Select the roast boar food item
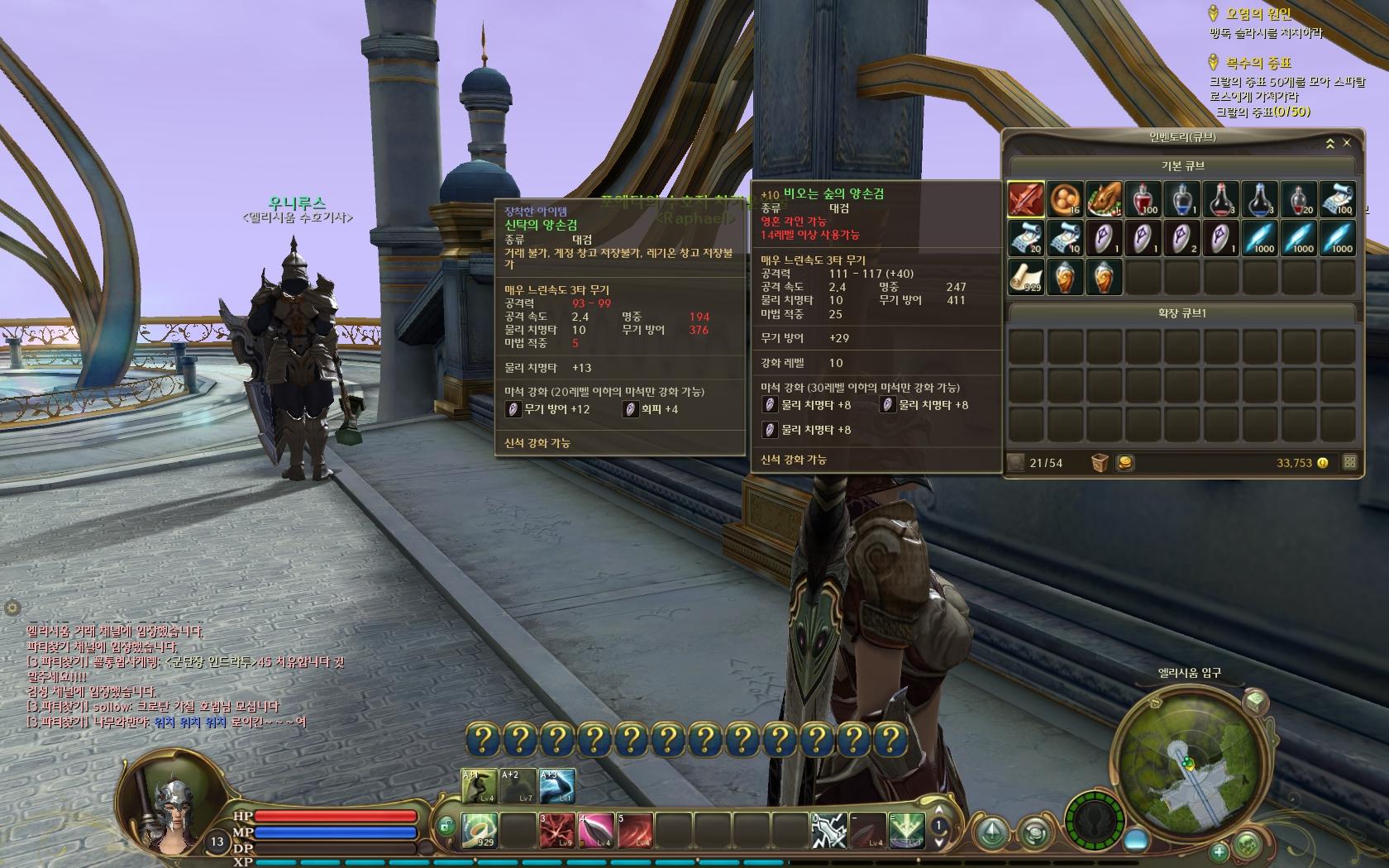 point(1104,199)
